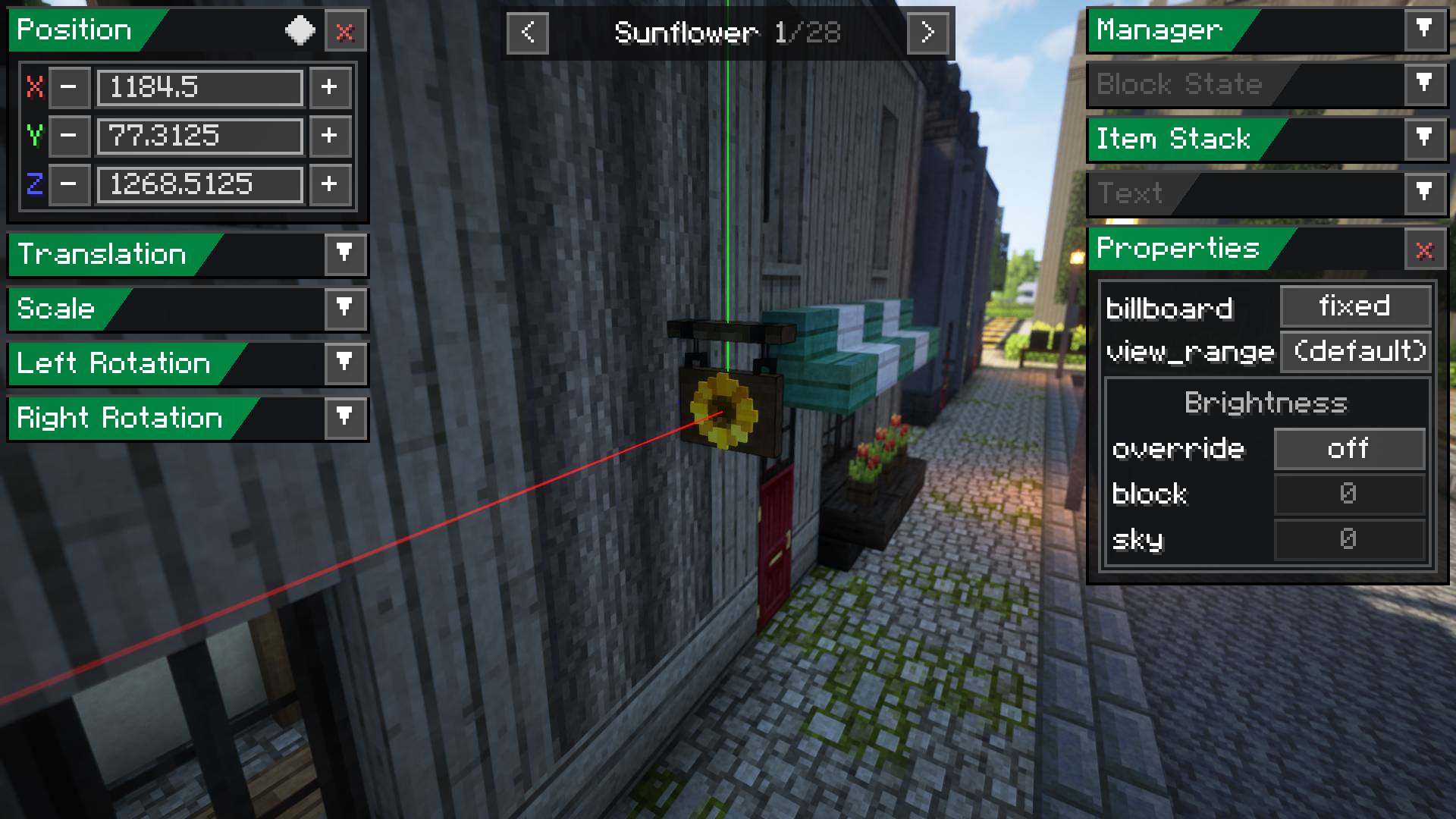This screenshot has height=819, width=1456.
Task: Enable the brightness override
Action: coord(1349,449)
